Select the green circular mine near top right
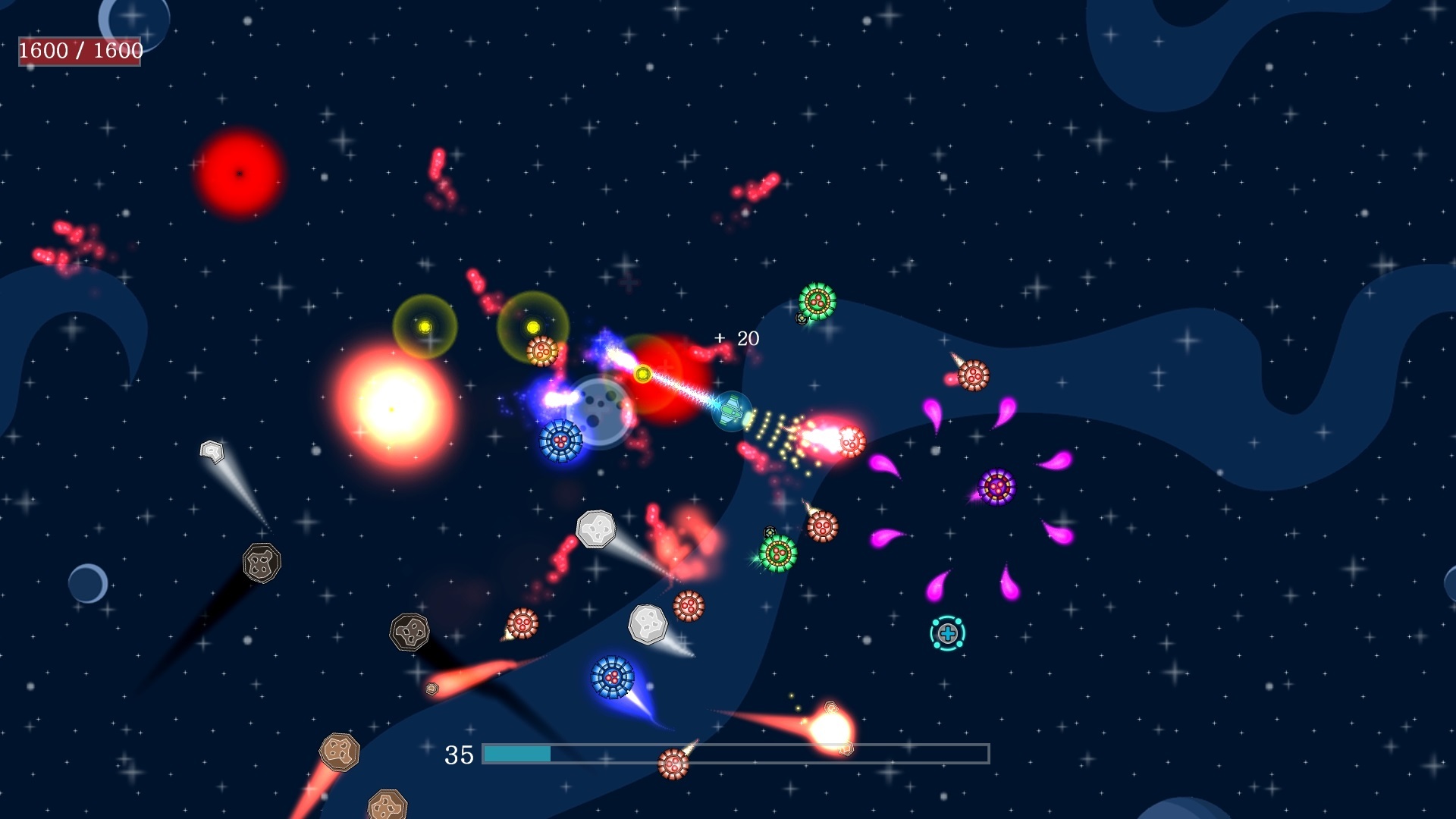Image resolution: width=1456 pixels, height=819 pixels. 817,300
